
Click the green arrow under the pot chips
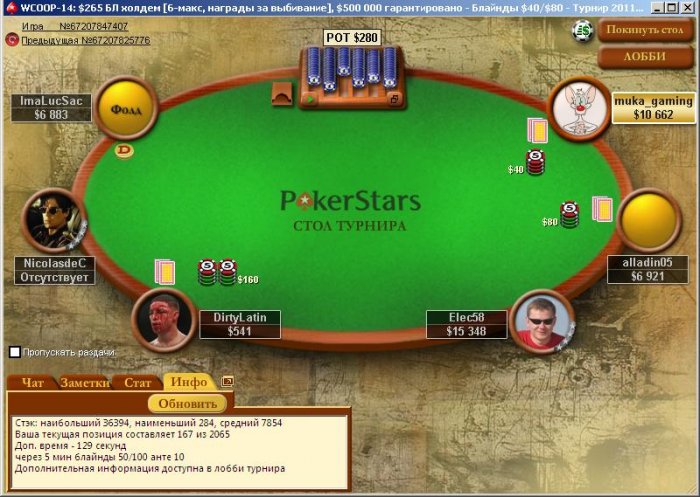pyautogui.click(x=310, y=100)
